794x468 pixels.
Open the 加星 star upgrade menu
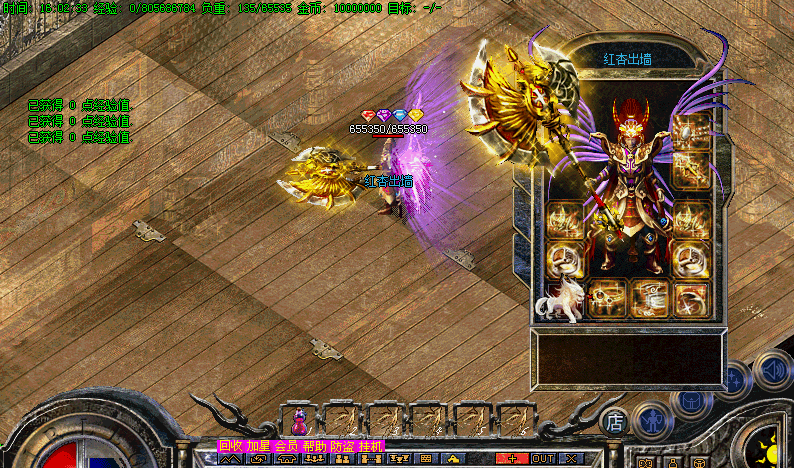(x=259, y=446)
